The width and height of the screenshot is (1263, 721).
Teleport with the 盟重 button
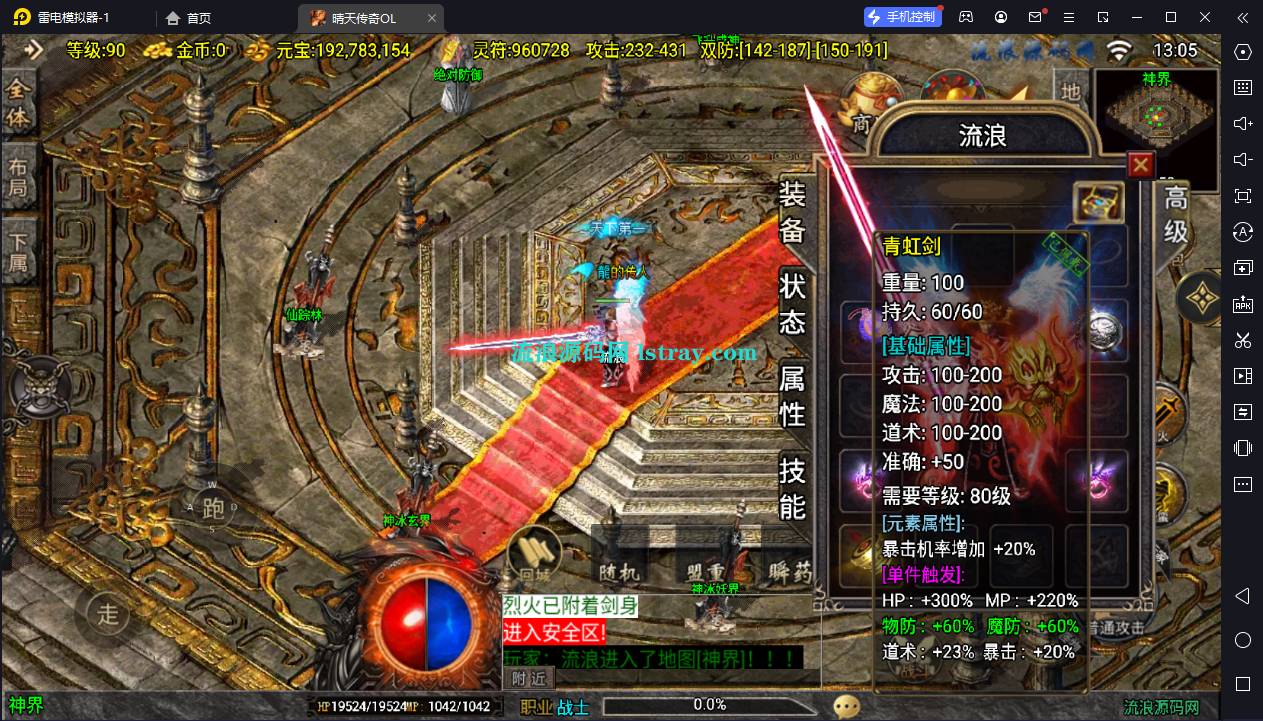point(703,570)
